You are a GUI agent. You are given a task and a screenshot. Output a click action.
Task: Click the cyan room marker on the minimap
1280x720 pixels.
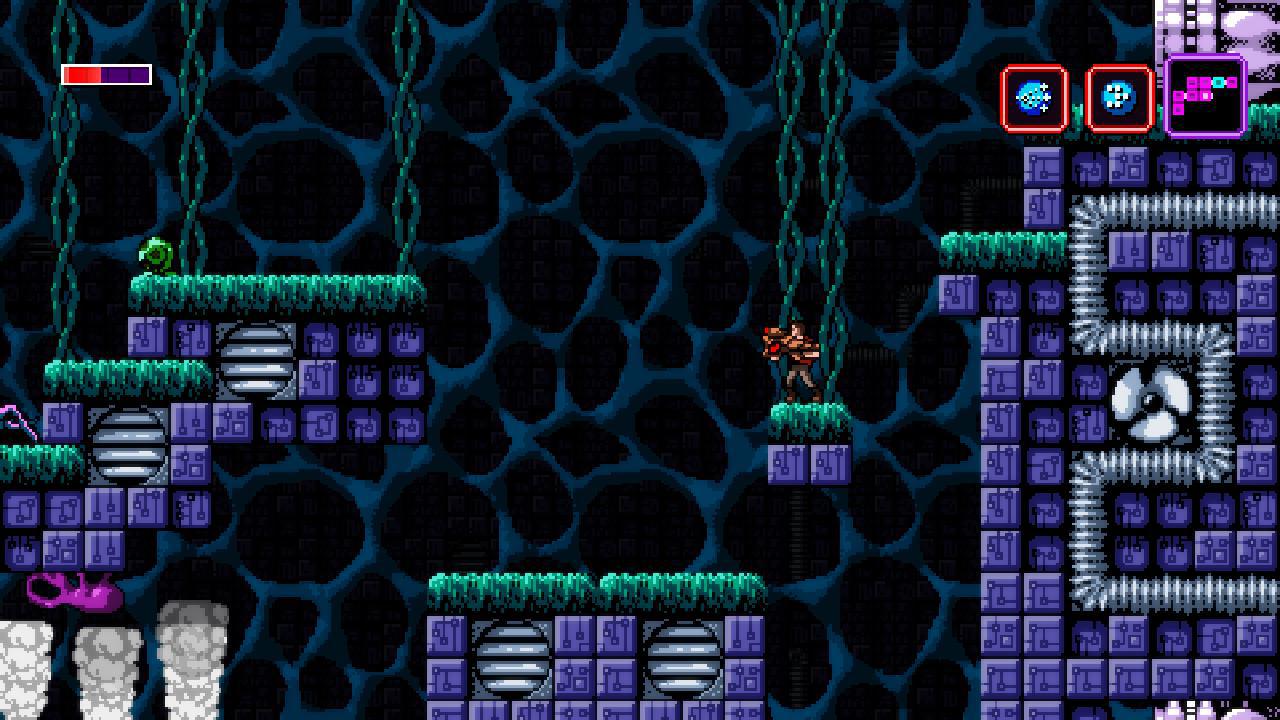pyautogui.click(x=1218, y=82)
